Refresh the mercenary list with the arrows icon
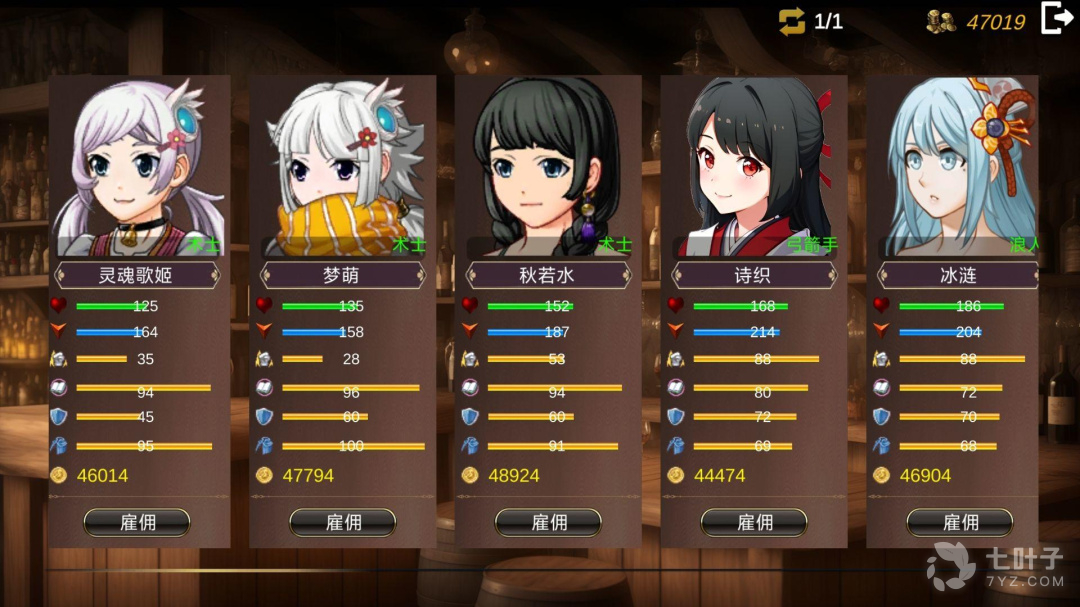The height and width of the screenshot is (607, 1080). [792, 22]
